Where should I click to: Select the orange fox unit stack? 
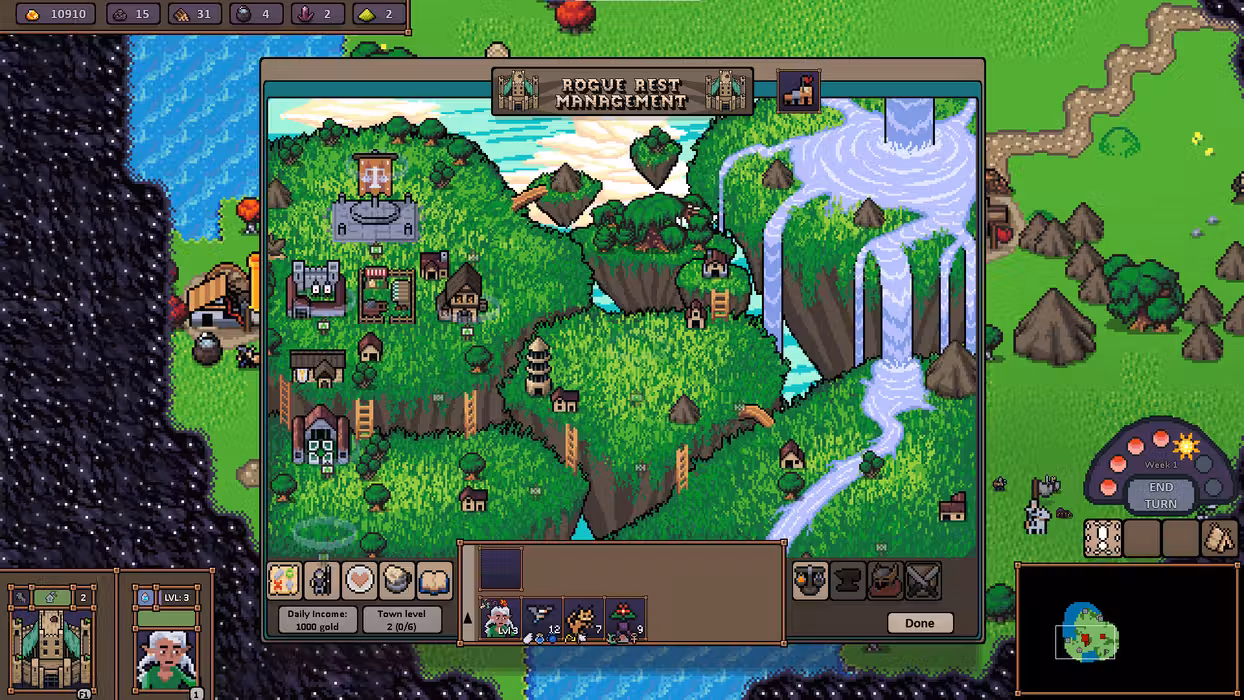[584, 619]
